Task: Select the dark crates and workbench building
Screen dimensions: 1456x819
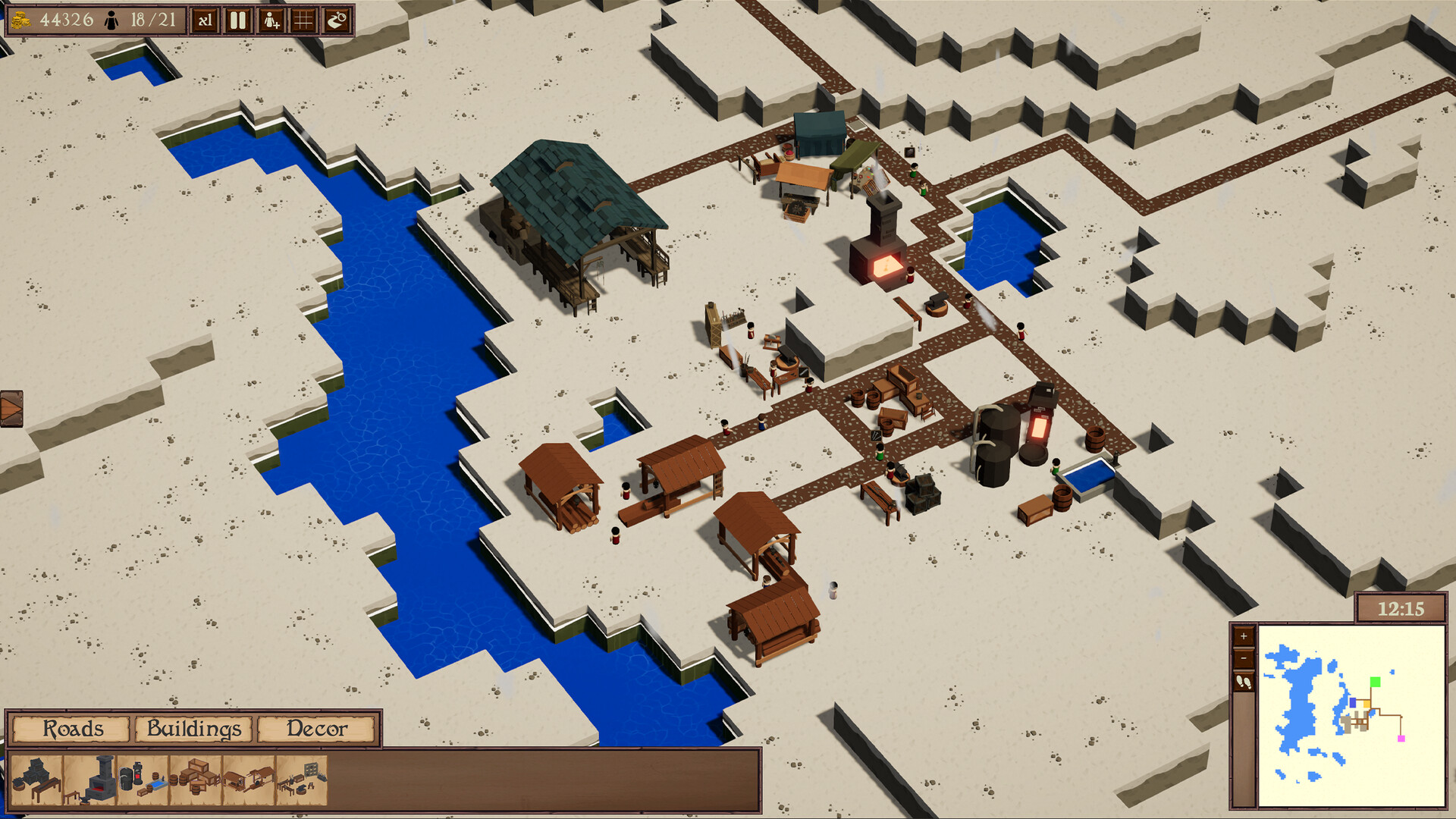Action: pyautogui.click(x=36, y=780)
